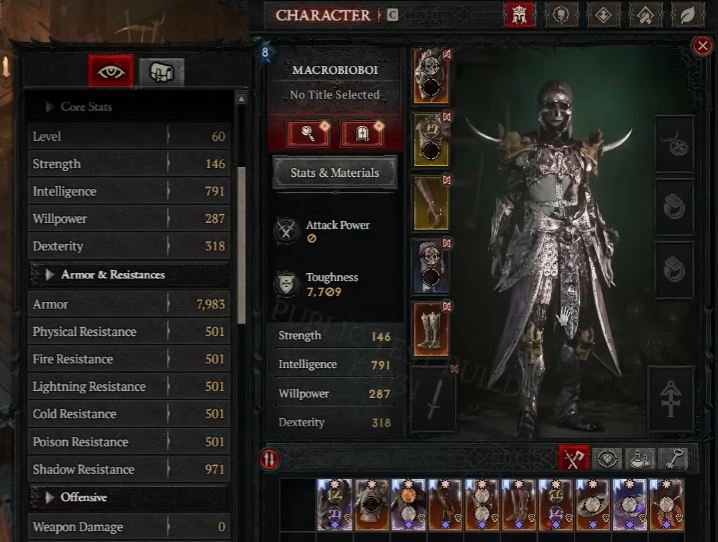Click the empty amulet slot
Screen dimensions: 718x542
pos(675,146)
